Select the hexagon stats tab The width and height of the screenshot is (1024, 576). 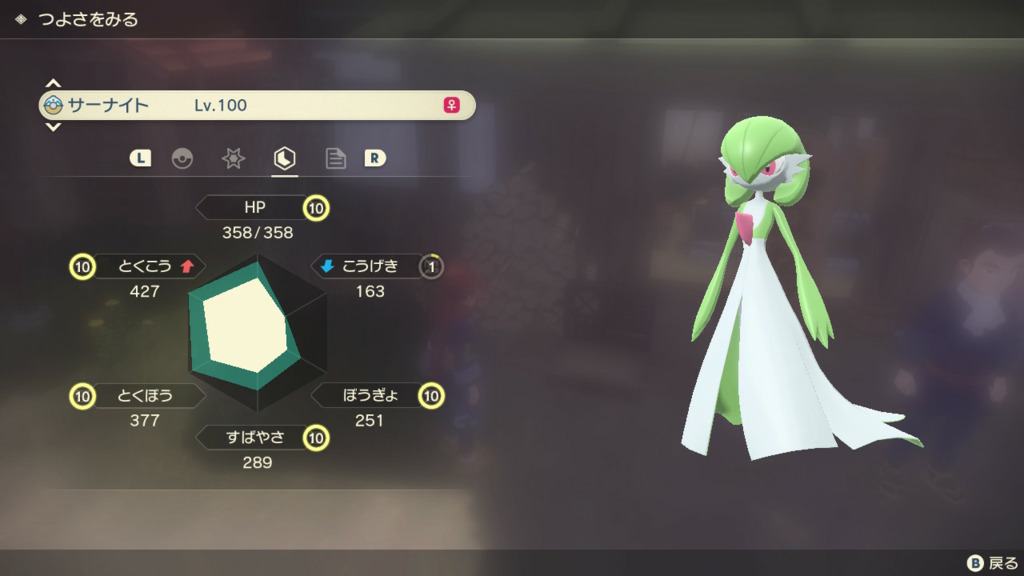point(285,158)
